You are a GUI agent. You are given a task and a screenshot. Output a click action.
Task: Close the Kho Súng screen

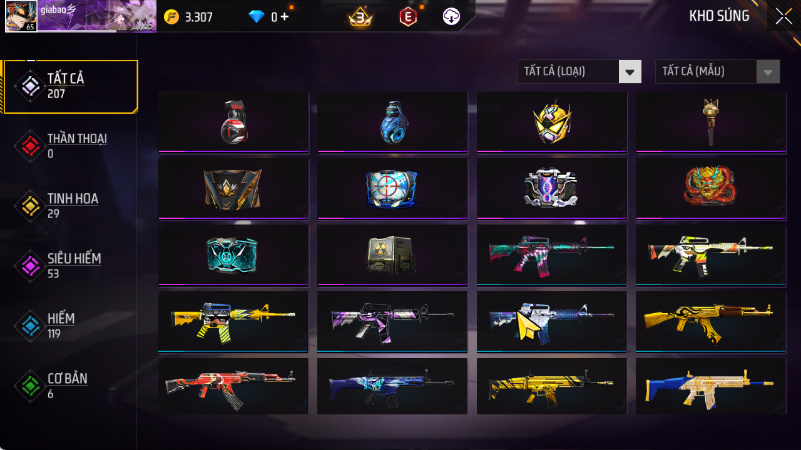[x=783, y=16]
